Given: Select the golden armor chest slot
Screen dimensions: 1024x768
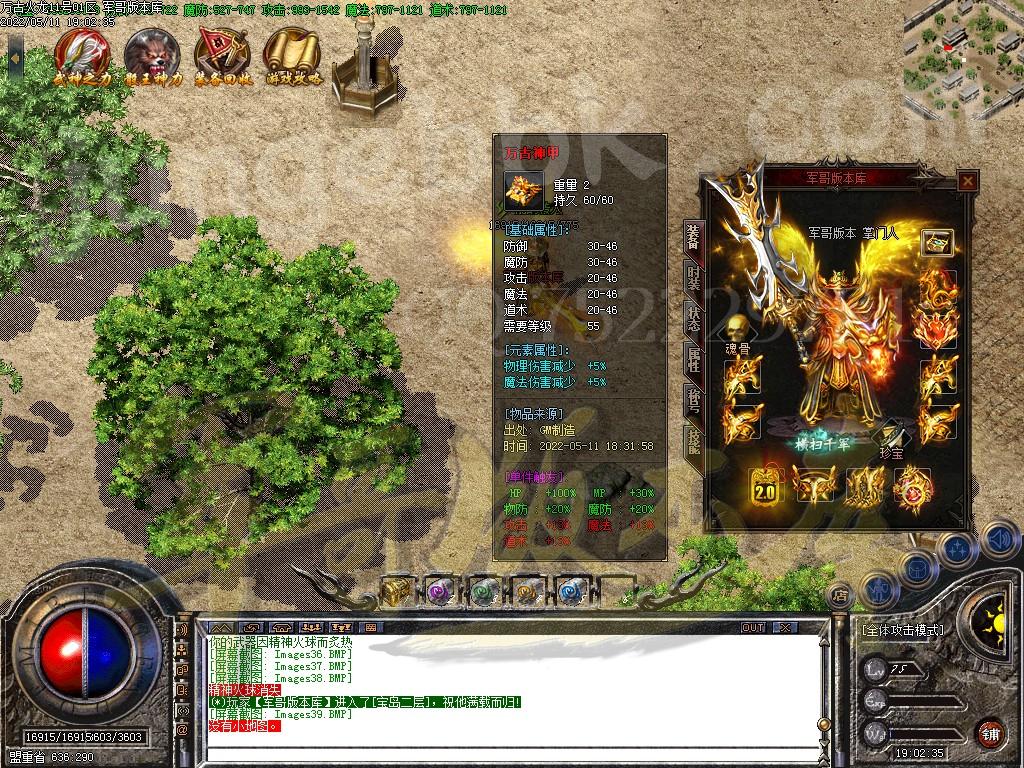Looking at the screenshot, I should pyautogui.click(x=938, y=243).
